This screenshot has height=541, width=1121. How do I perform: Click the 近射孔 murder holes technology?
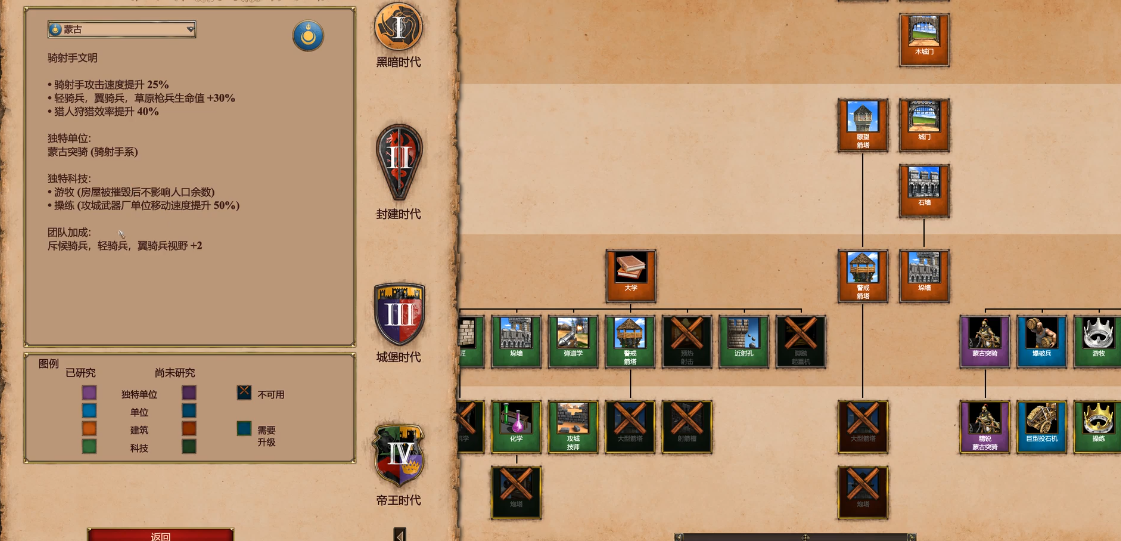[x=744, y=340]
